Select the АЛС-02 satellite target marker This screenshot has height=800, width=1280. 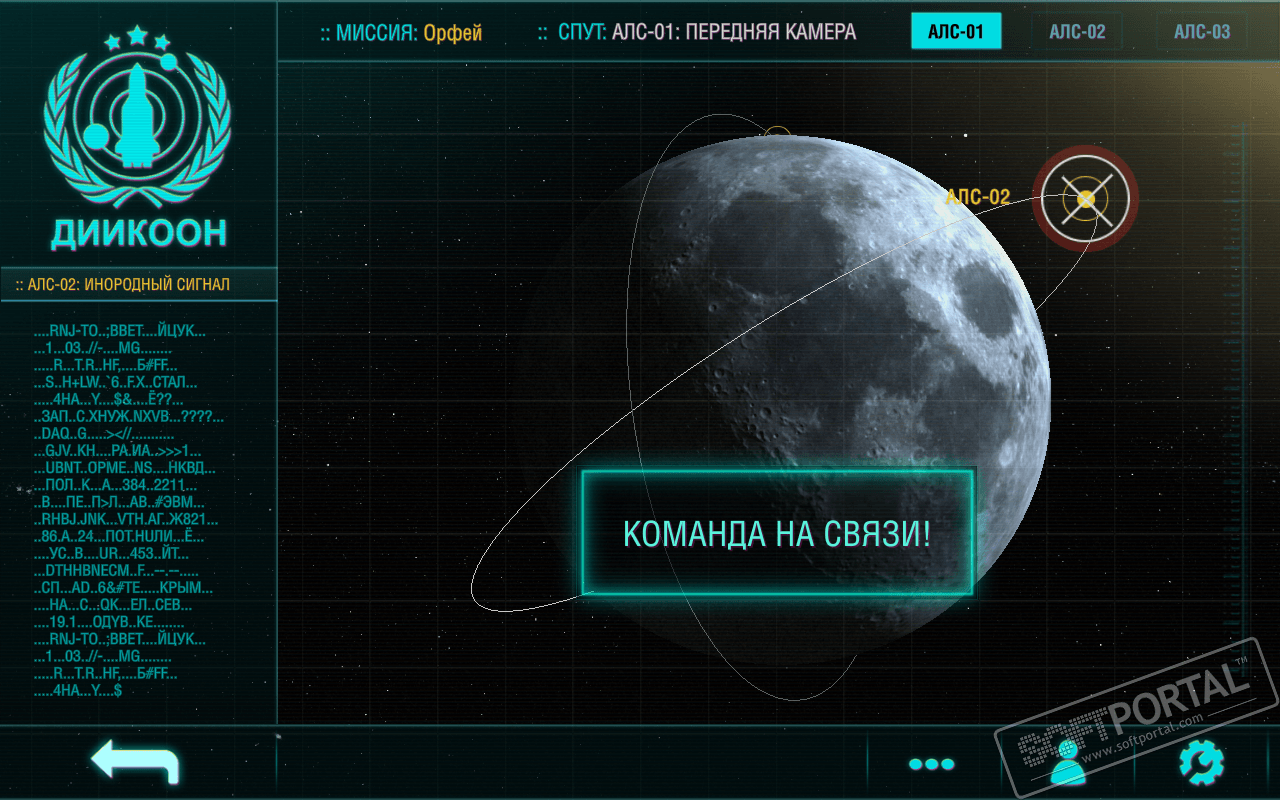(1085, 199)
